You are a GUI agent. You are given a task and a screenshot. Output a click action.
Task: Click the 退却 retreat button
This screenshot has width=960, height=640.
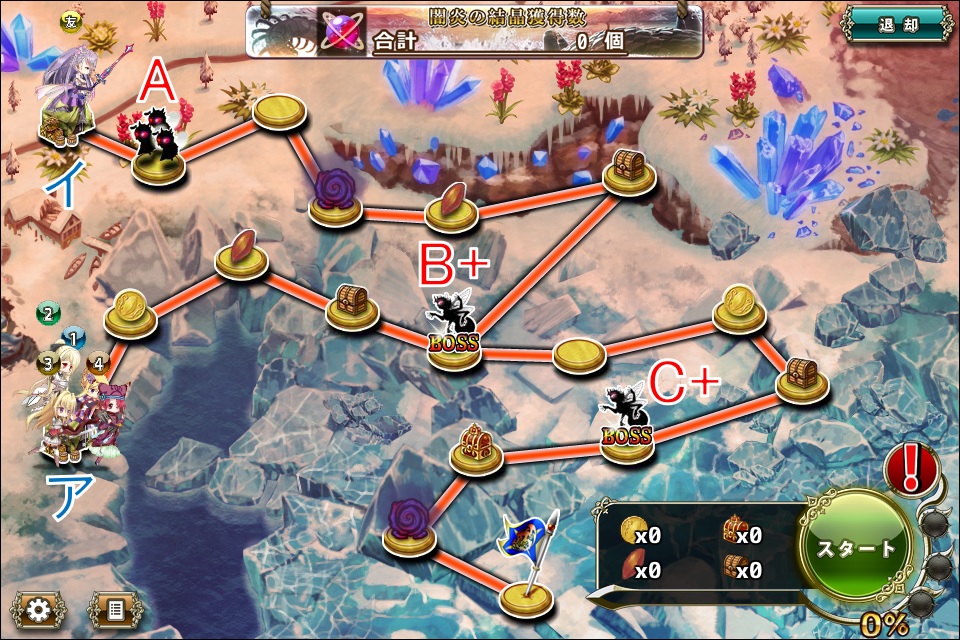point(896,24)
